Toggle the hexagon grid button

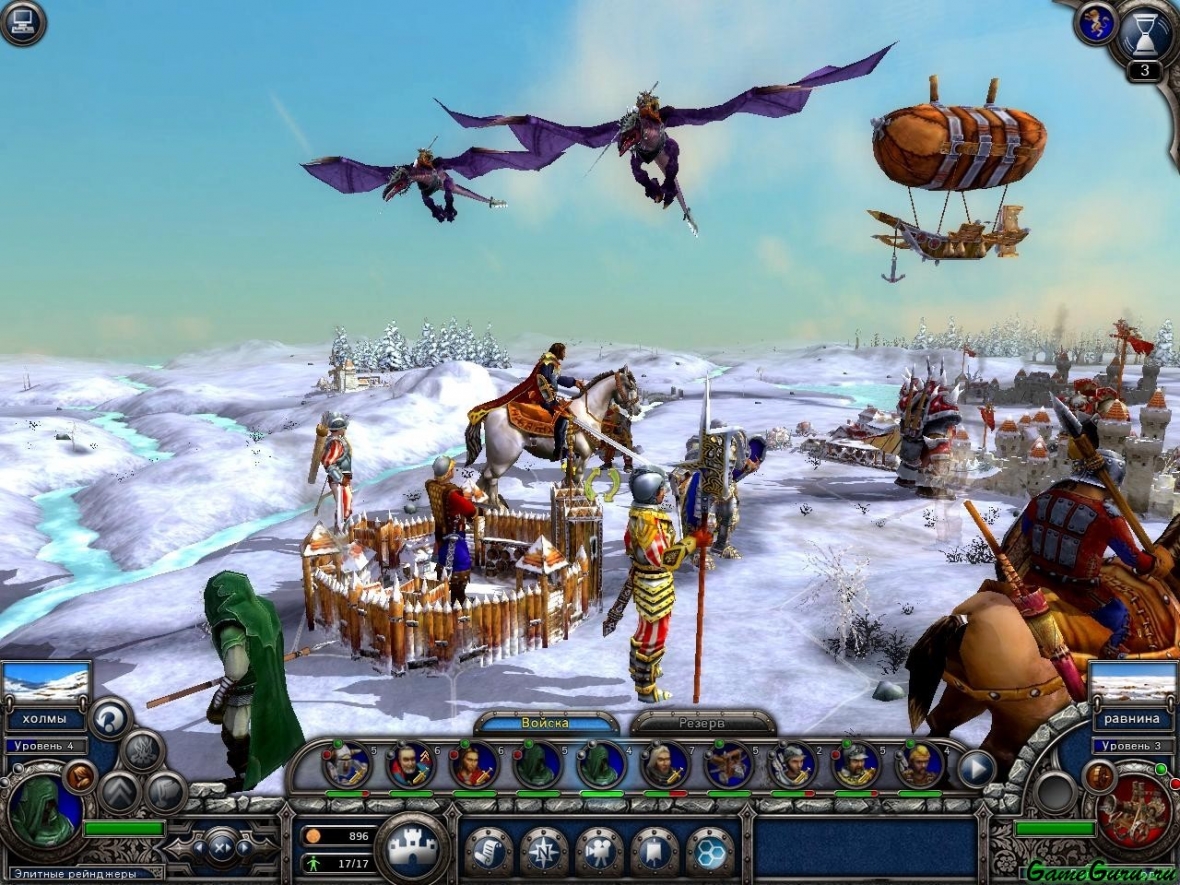(x=710, y=851)
